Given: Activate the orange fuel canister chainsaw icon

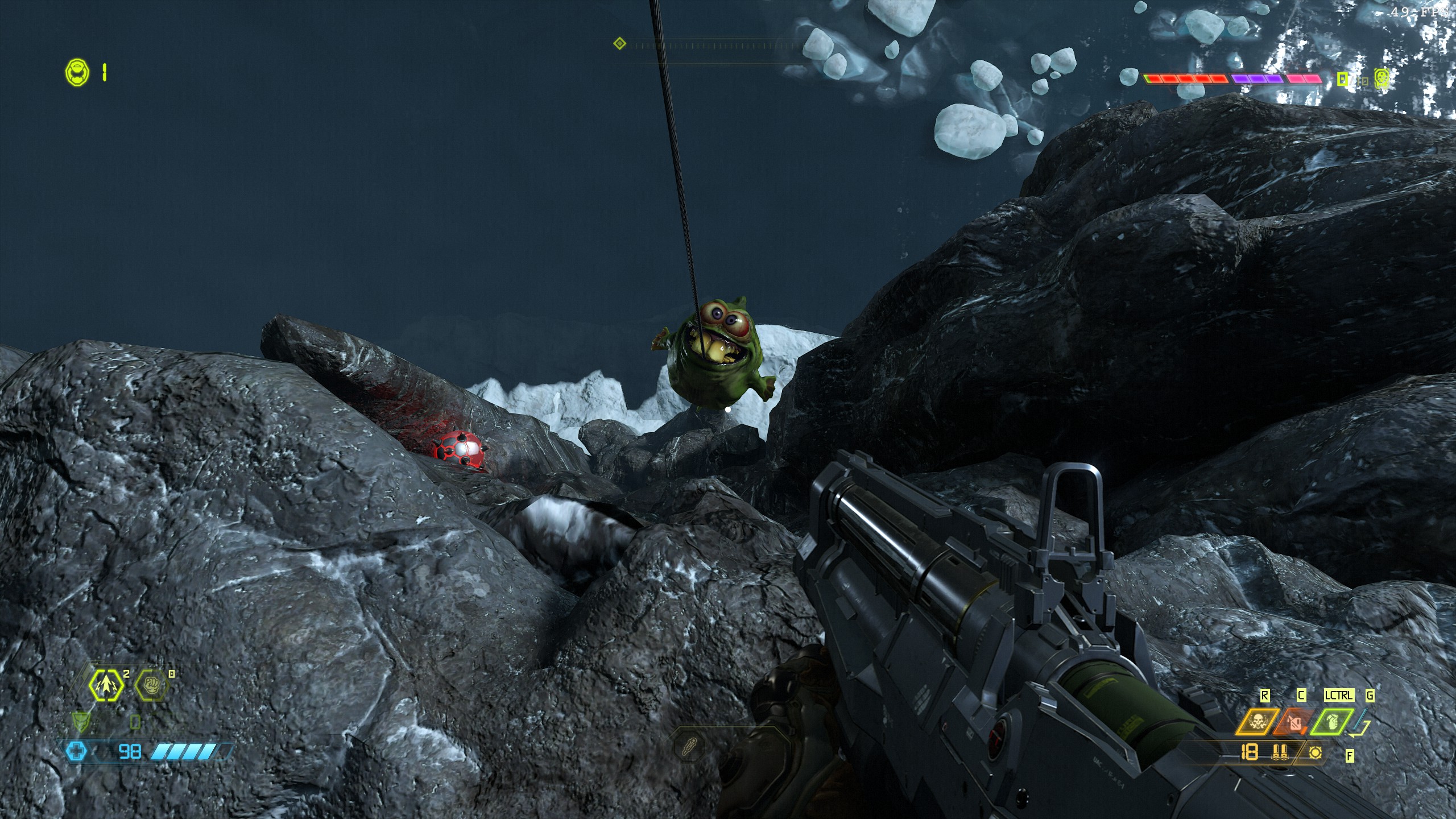Looking at the screenshot, I should click(1294, 723).
